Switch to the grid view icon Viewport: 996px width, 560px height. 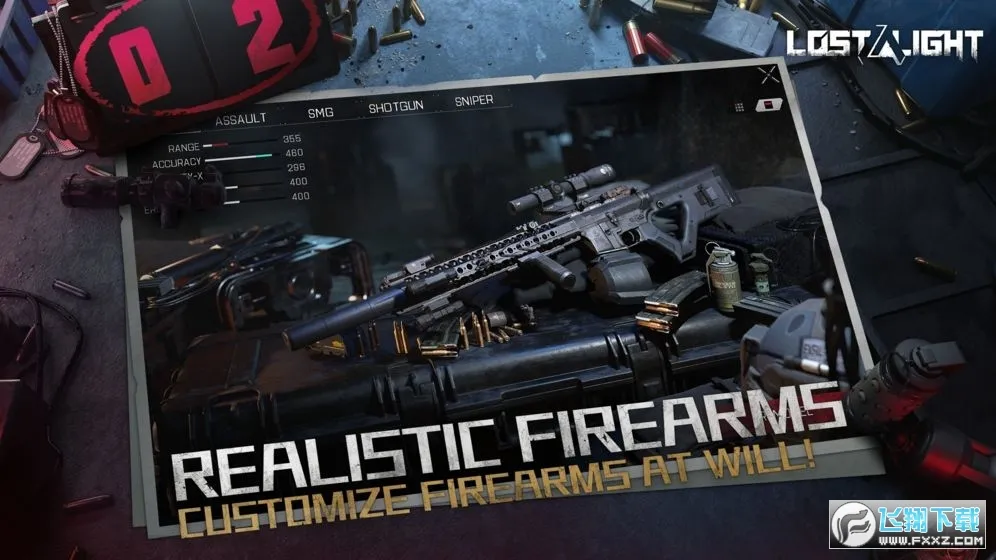pyautogui.click(x=740, y=106)
